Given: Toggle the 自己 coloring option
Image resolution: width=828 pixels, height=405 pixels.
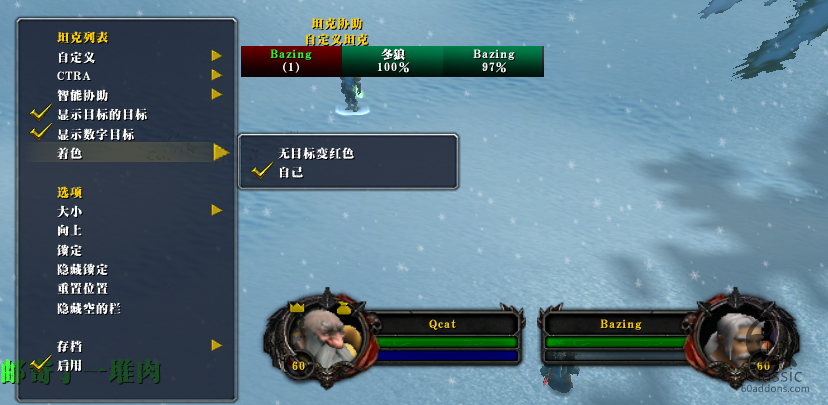Looking at the screenshot, I should coord(291,172).
